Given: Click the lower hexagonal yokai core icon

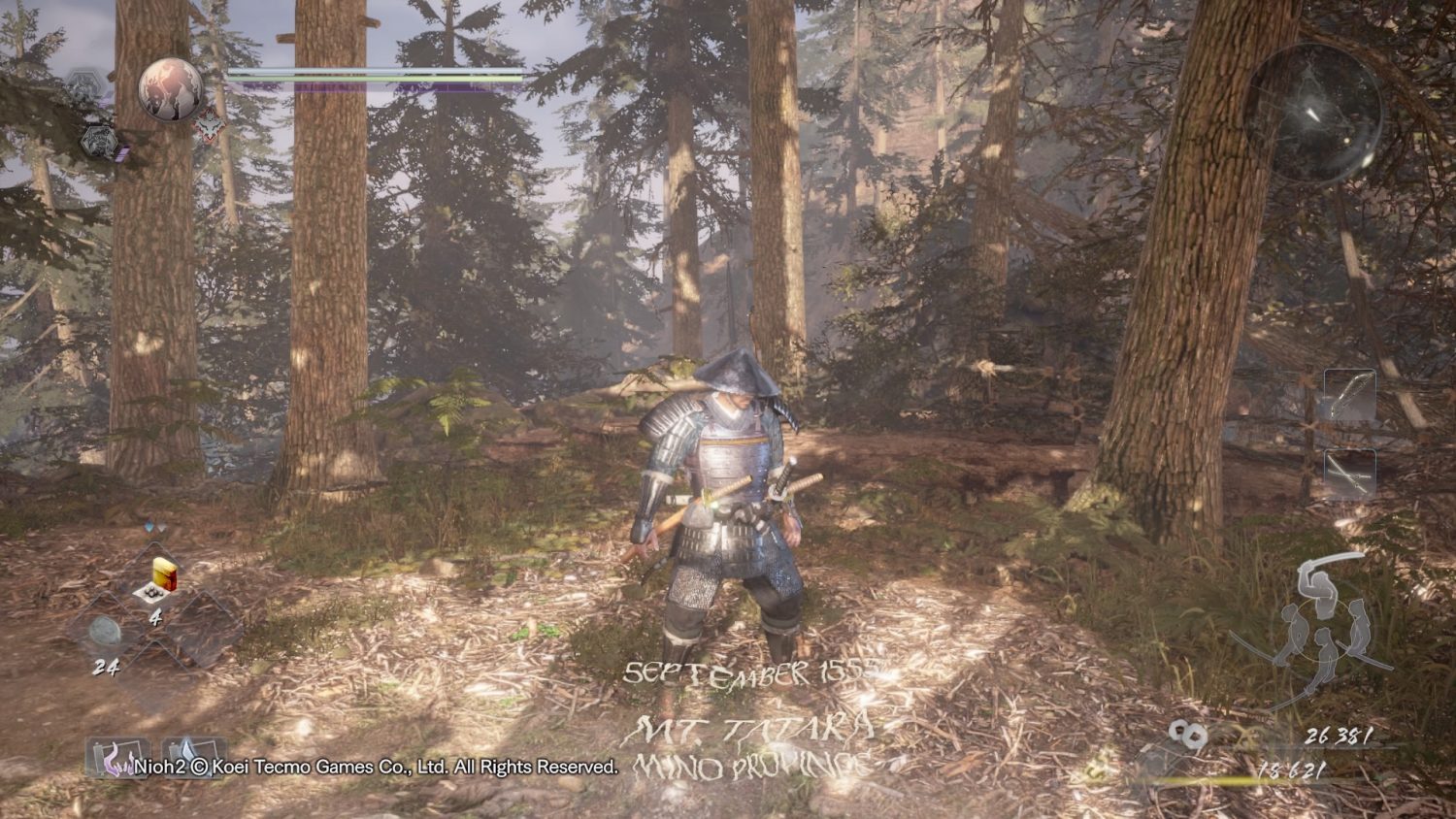Looking at the screenshot, I should (98, 143).
